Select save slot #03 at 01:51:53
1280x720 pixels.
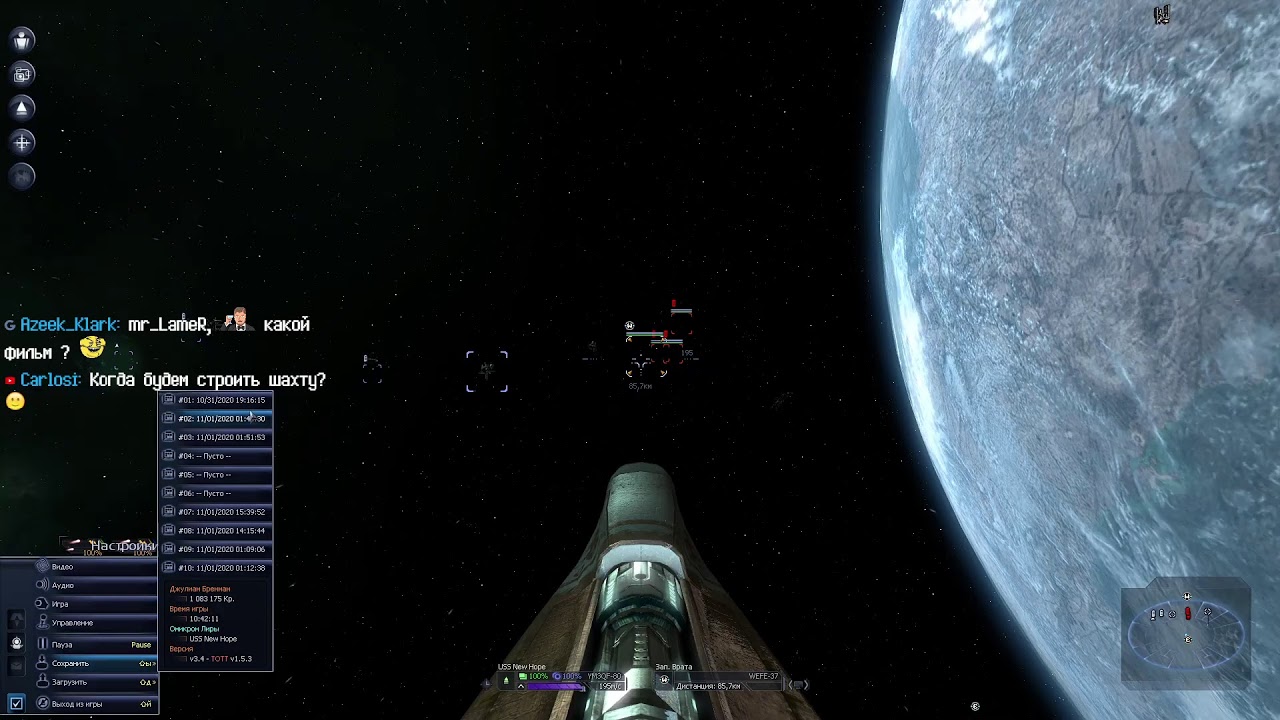(x=220, y=437)
